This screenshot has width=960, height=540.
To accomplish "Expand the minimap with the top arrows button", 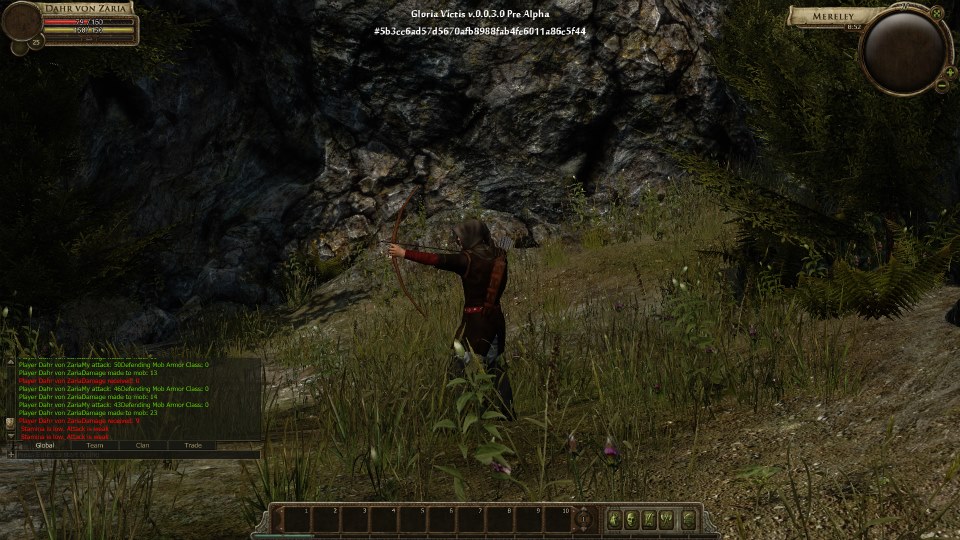I will pos(936,14).
